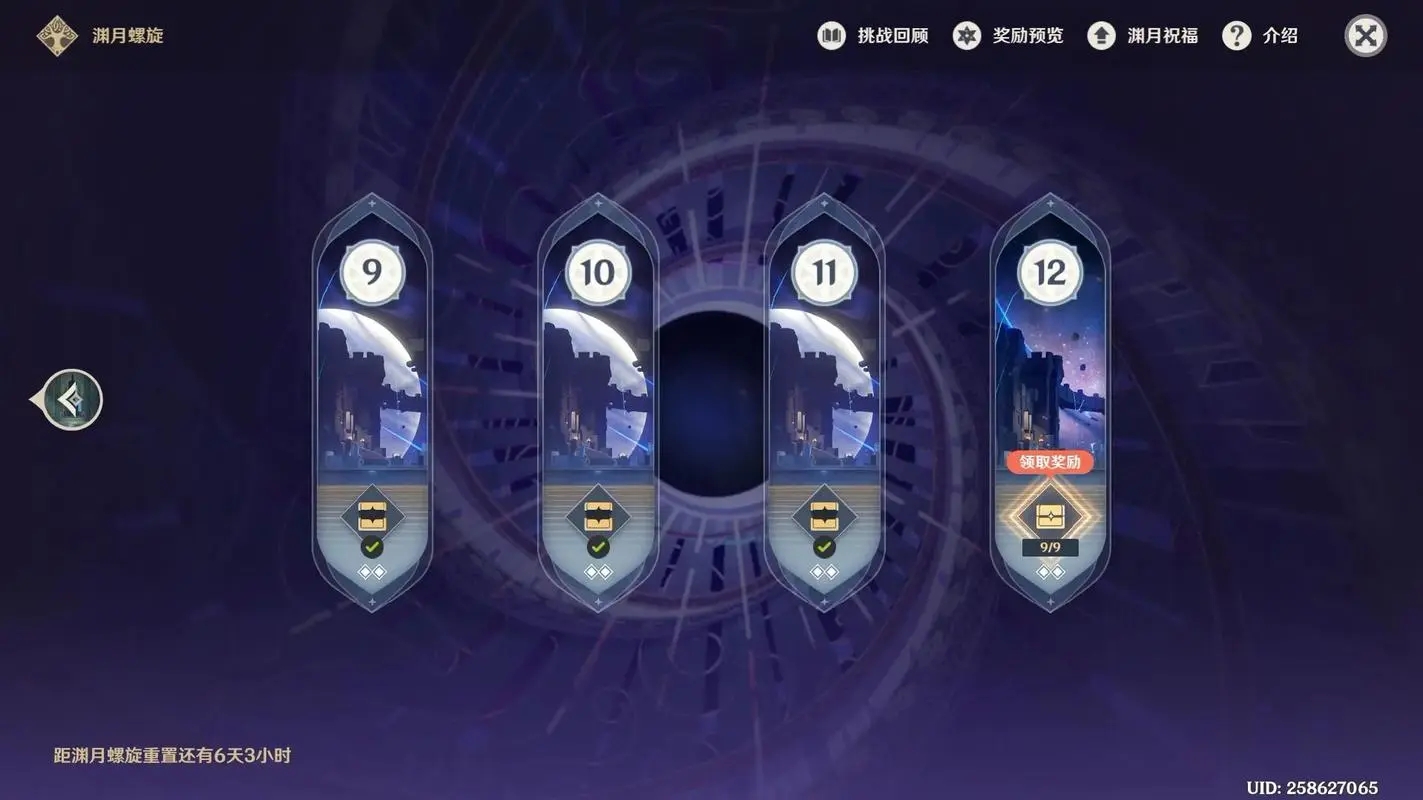Open the 介绍 introduction help
This screenshot has height=800, width=1423.
pos(1261,36)
